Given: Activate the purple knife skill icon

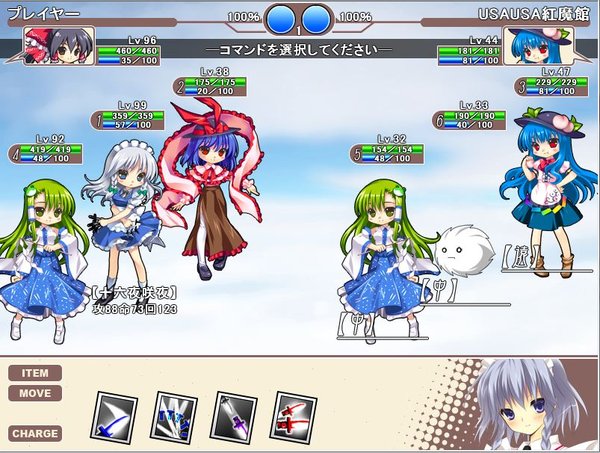Looking at the screenshot, I should (x=235, y=415).
